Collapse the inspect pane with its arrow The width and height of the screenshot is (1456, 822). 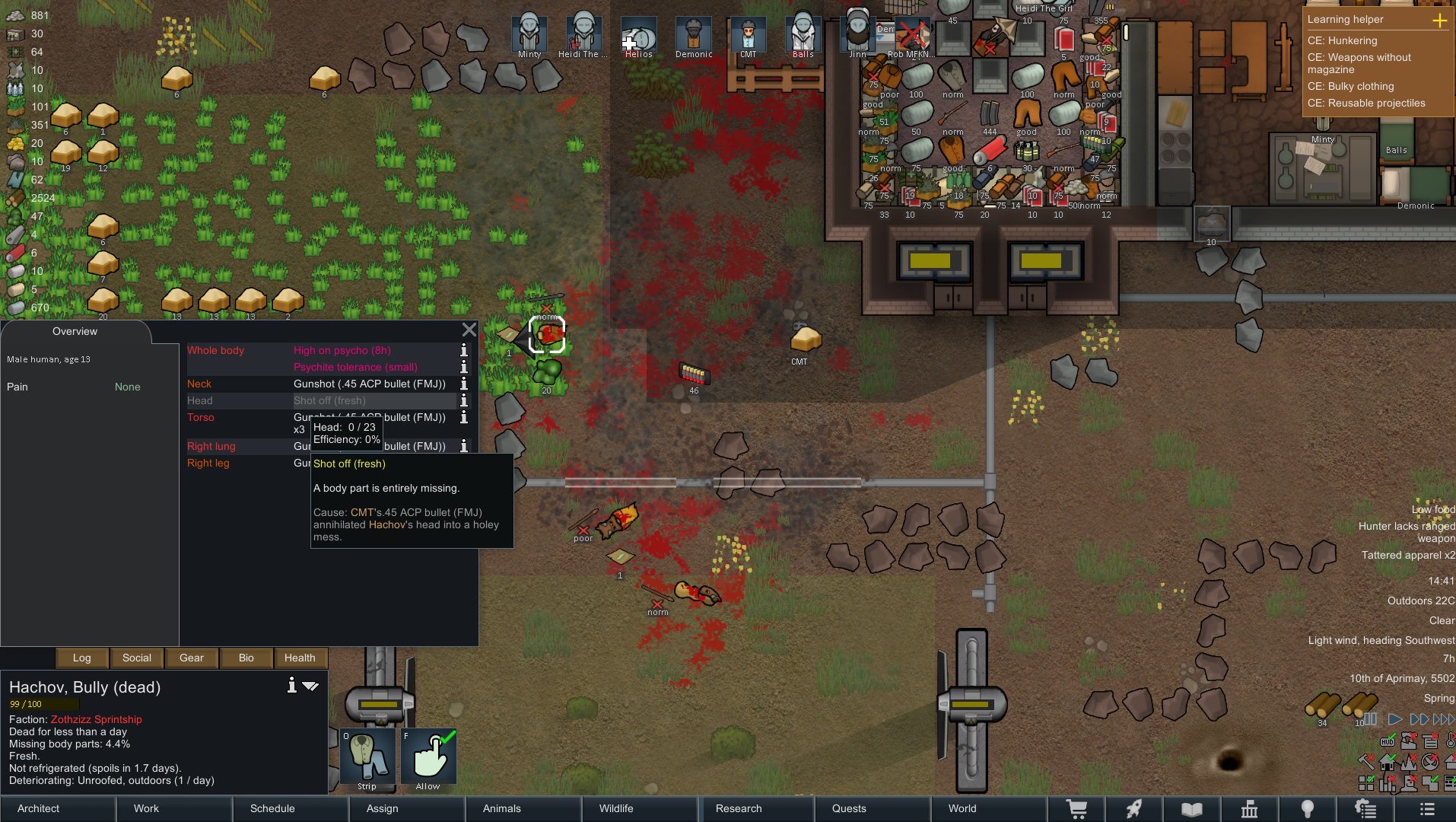[x=310, y=685]
